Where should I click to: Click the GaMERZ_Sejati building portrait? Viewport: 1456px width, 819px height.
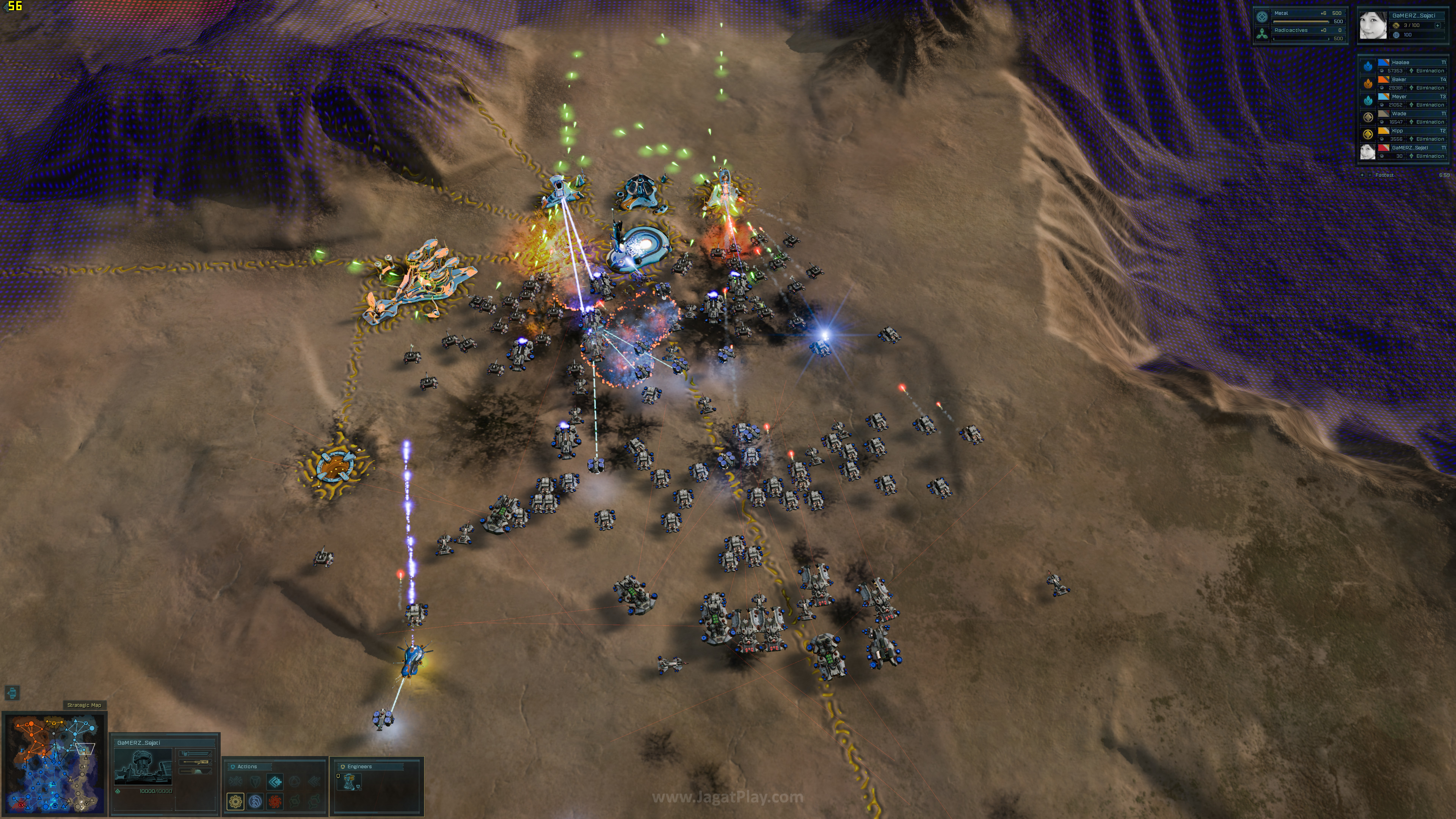click(x=143, y=767)
